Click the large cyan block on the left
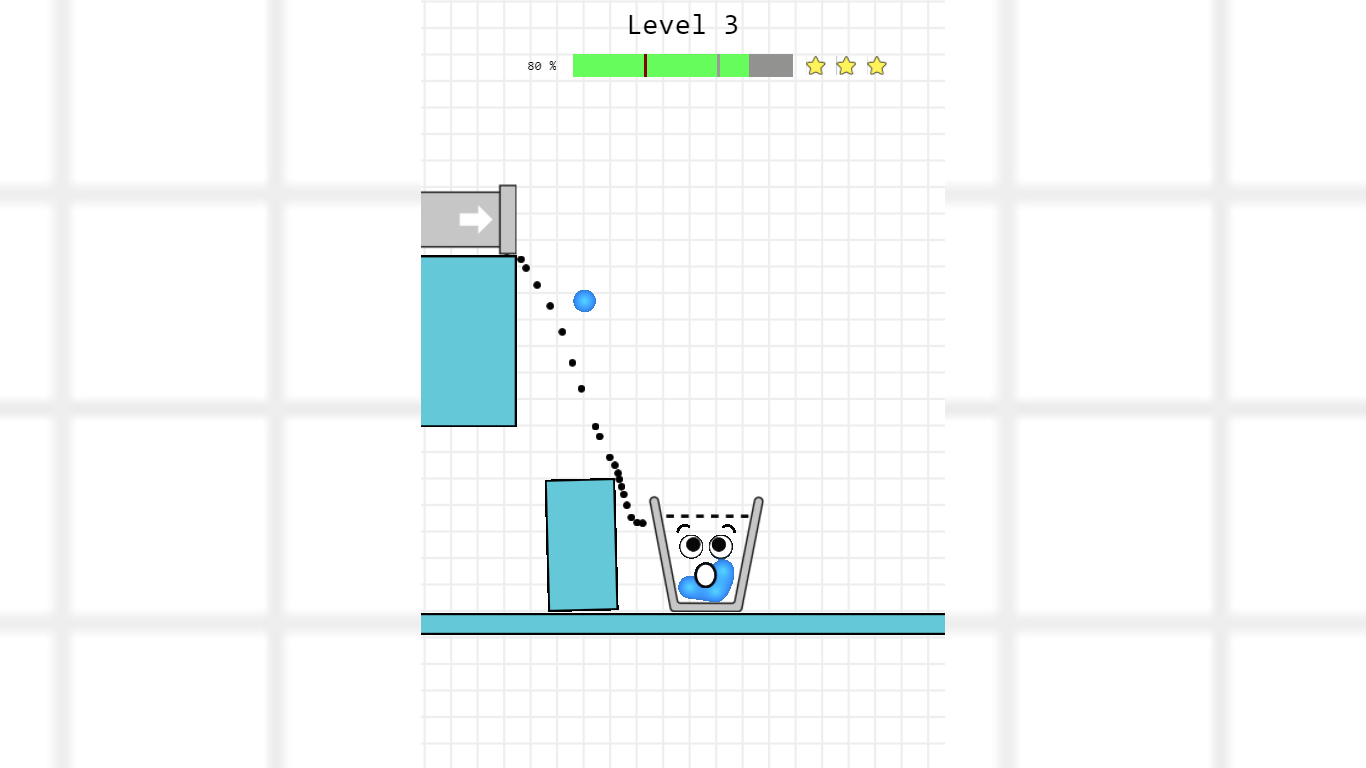1366x768 pixels. [x=468, y=340]
